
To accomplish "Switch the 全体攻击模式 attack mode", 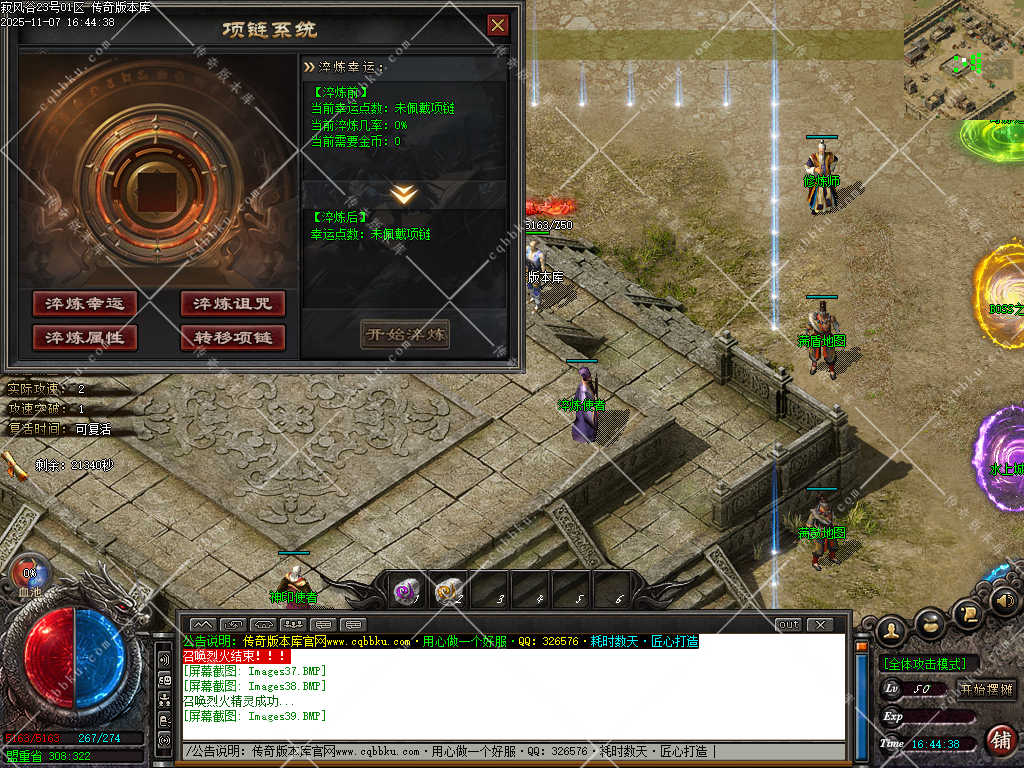I will click(929, 664).
